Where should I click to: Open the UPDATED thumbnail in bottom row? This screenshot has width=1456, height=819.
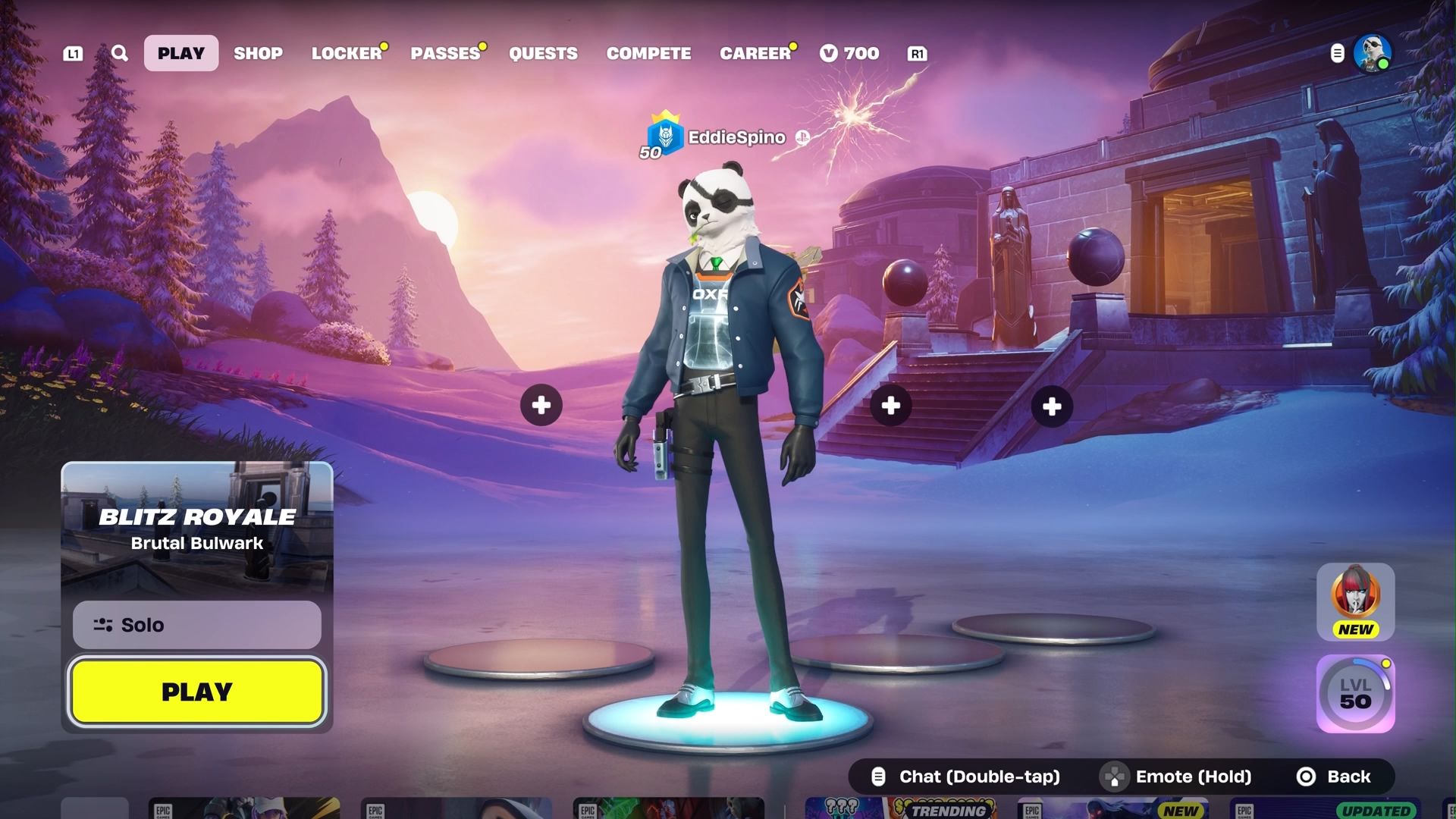[1336, 808]
